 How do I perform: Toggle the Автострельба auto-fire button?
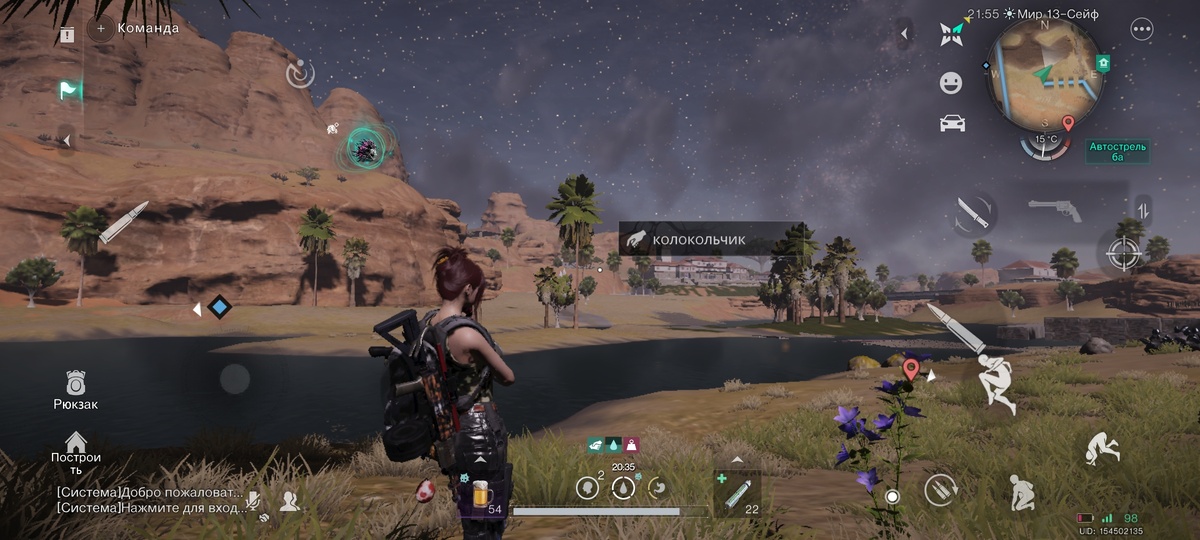[x=1118, y=152]
